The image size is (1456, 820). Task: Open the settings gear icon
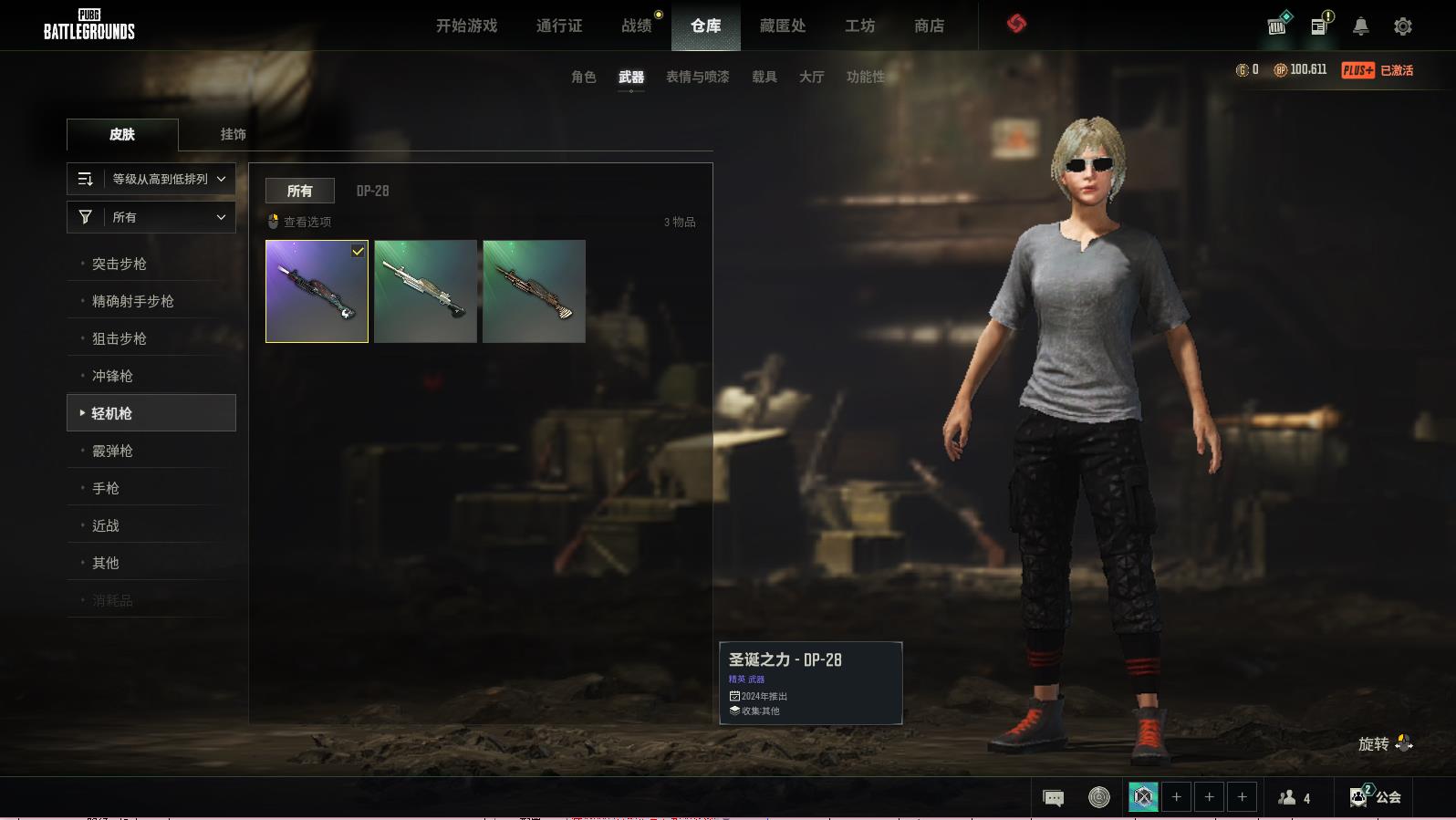pos(1403,26)
